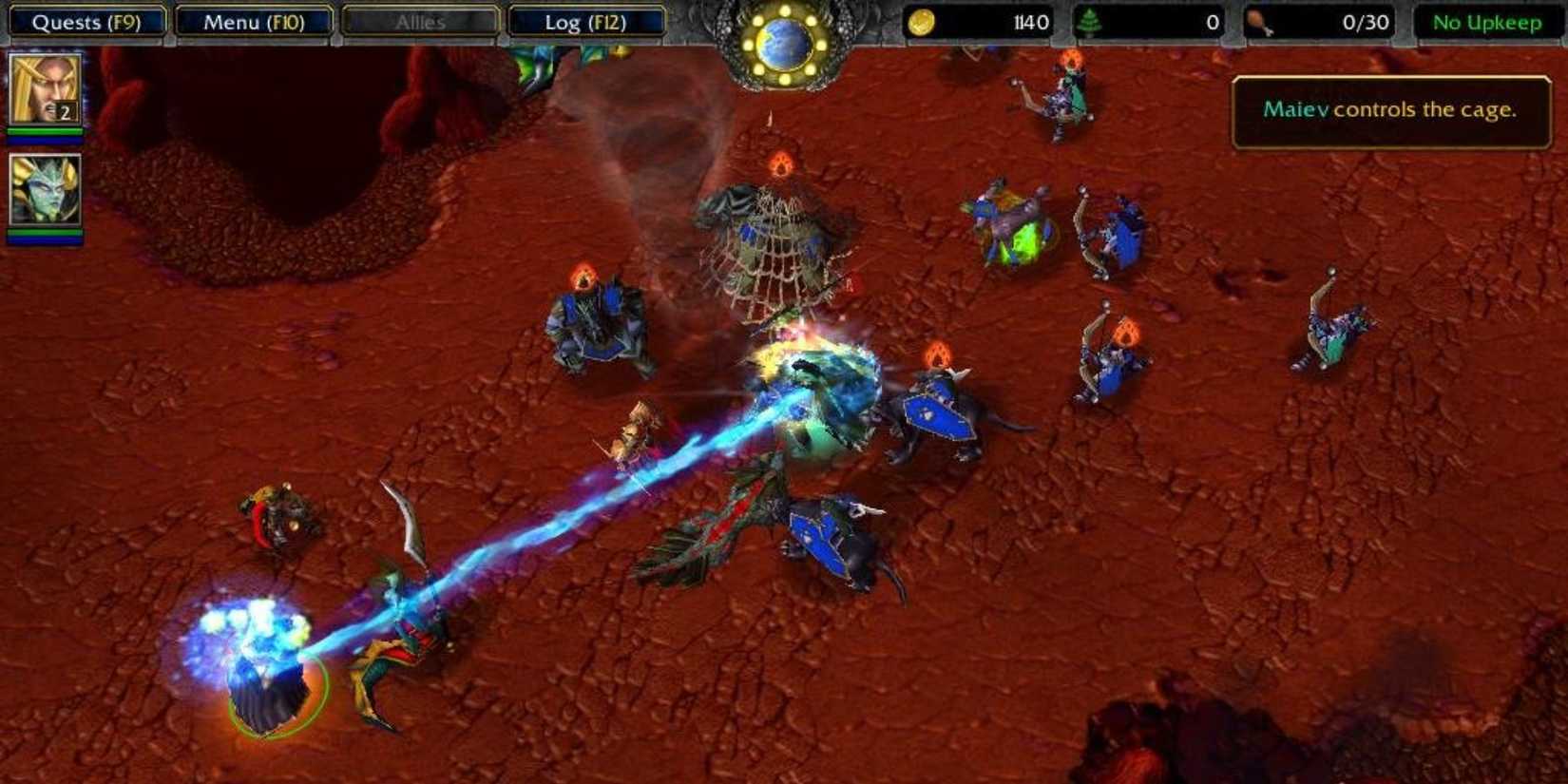
Task: Click the grayed-out Allies button
Action: tap(418, 19)
